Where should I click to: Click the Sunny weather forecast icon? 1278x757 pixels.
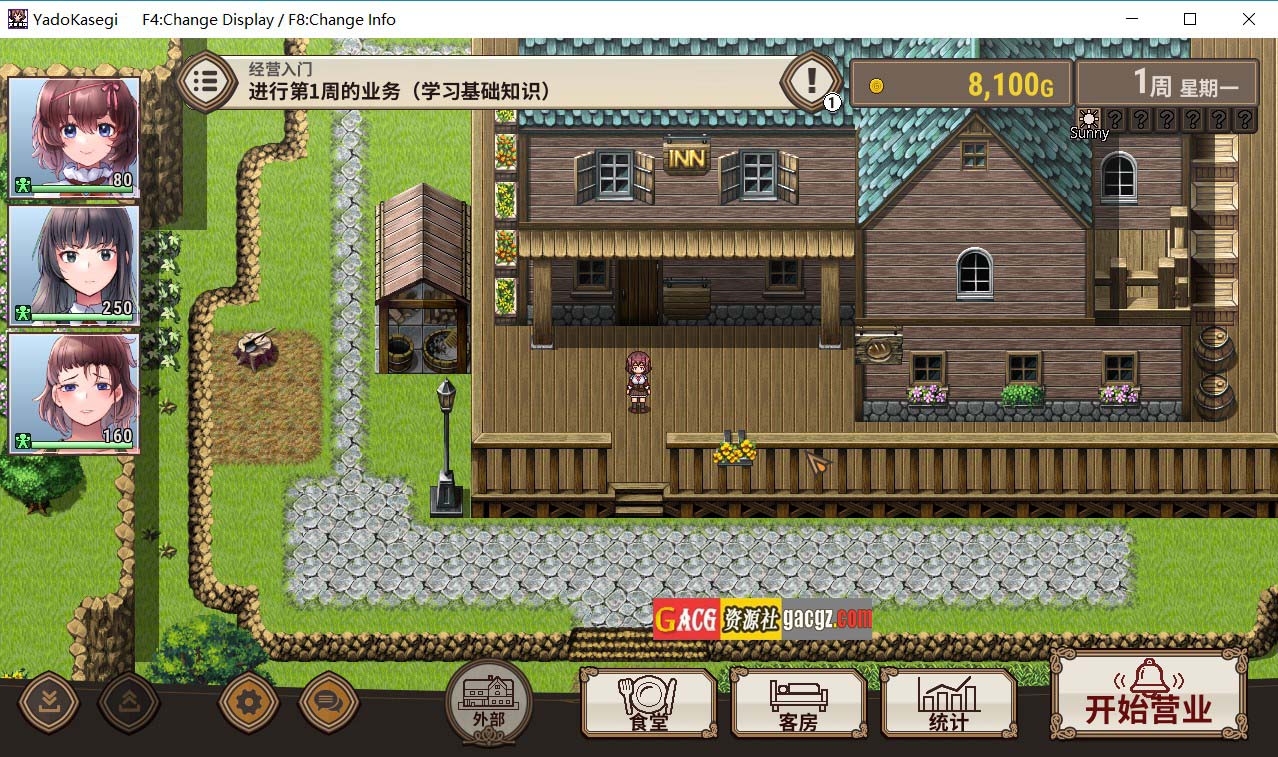coord(1089,119)
